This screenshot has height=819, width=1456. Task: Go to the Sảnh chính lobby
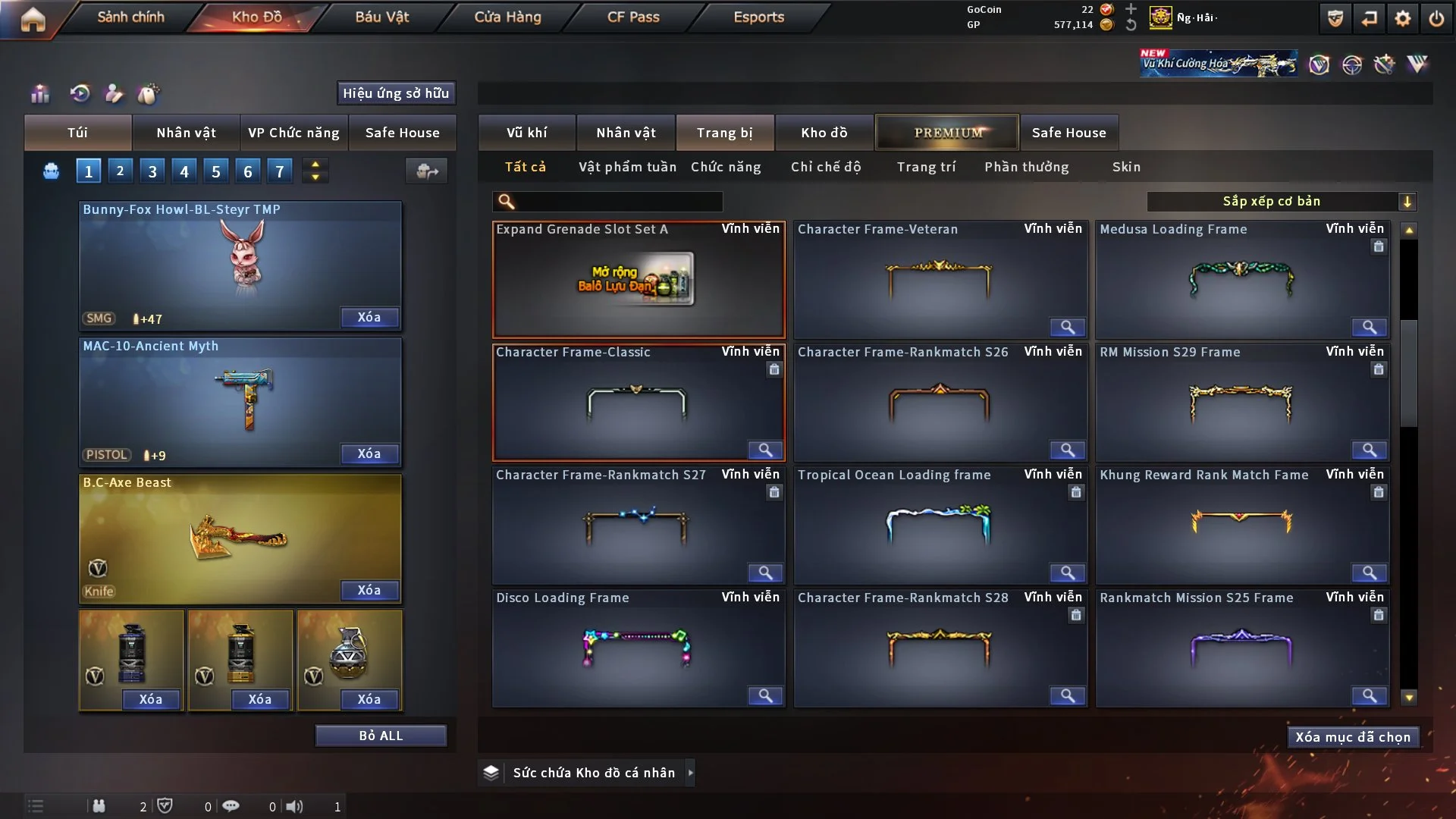coord(130,17)
